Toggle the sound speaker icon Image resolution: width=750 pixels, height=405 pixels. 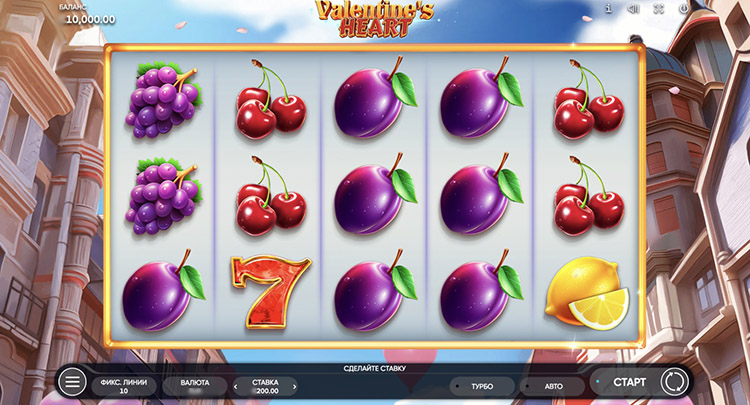point(633,8)
